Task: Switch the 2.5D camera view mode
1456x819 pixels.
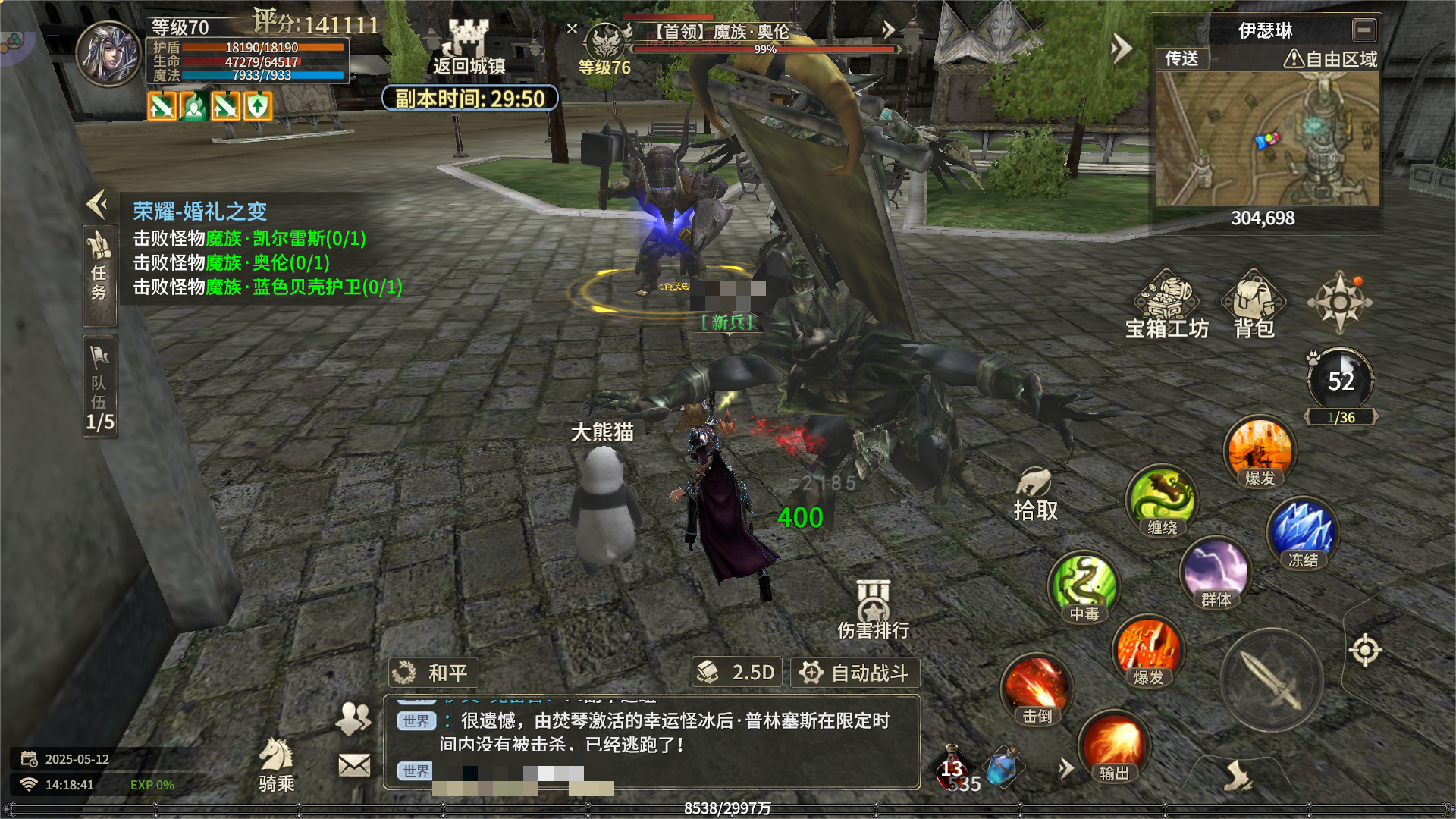Action: 737,673
